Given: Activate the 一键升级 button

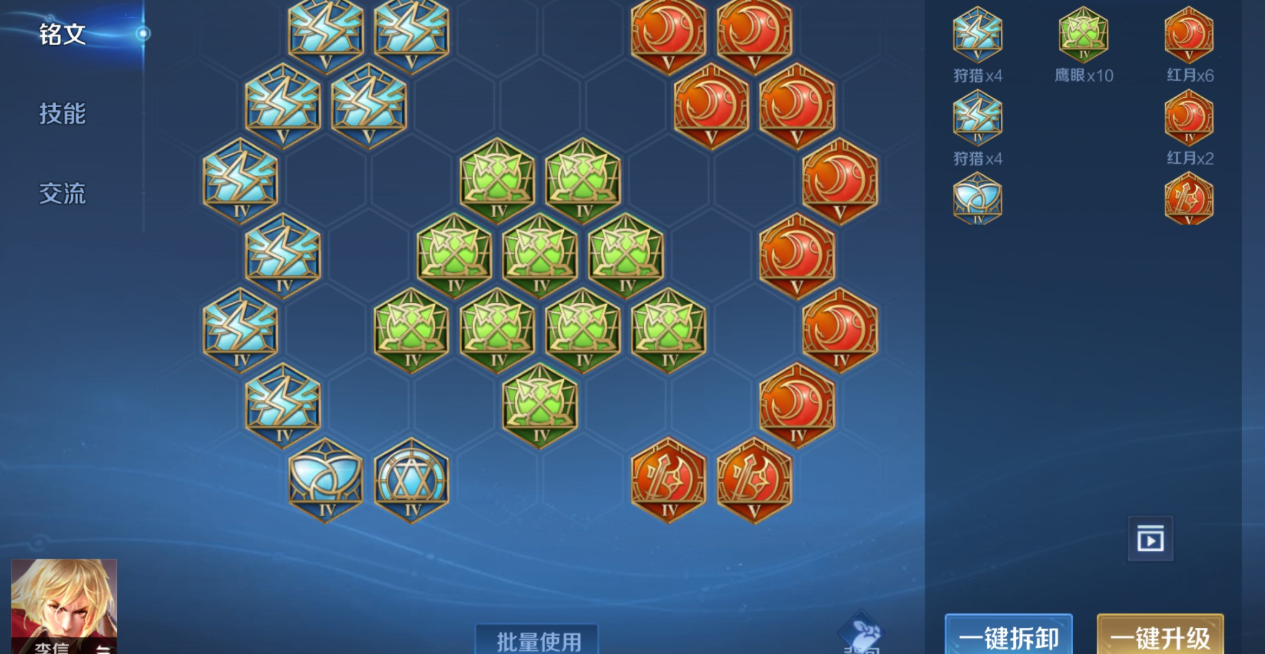Looking at the screenshot, I should pyautogui.click(x=1160, y=637).
